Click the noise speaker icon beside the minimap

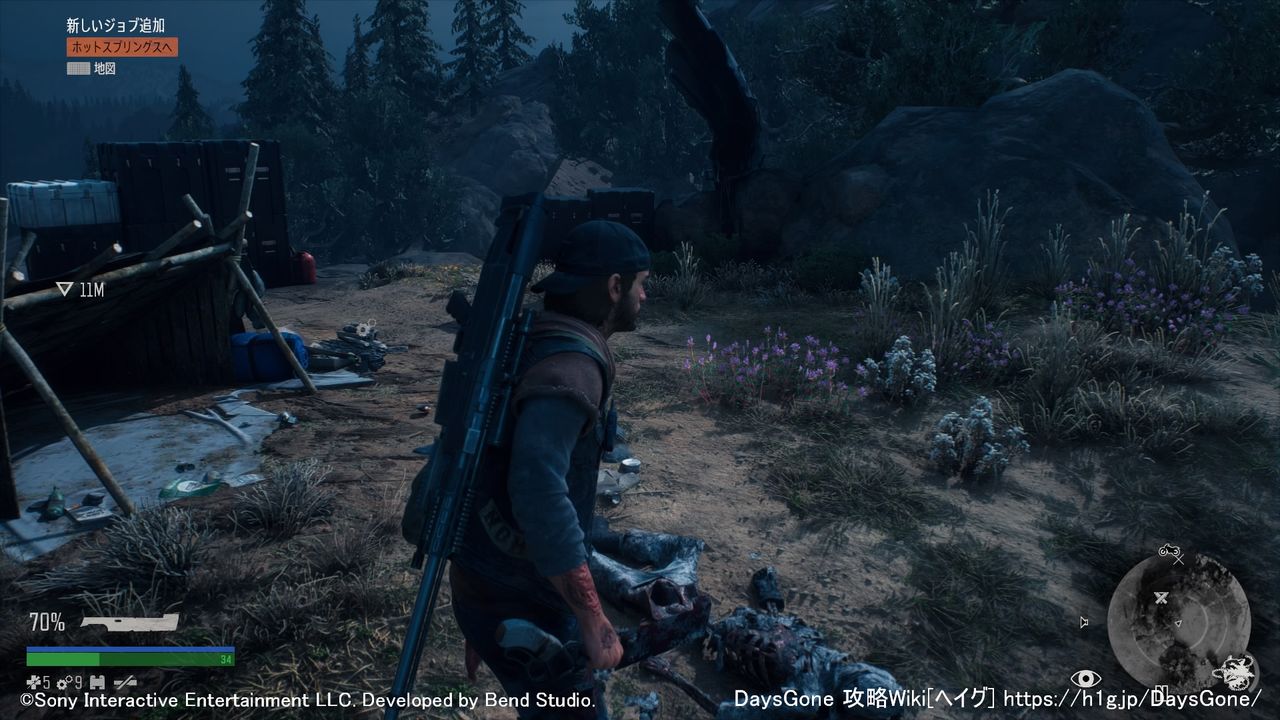[1084, 622]
